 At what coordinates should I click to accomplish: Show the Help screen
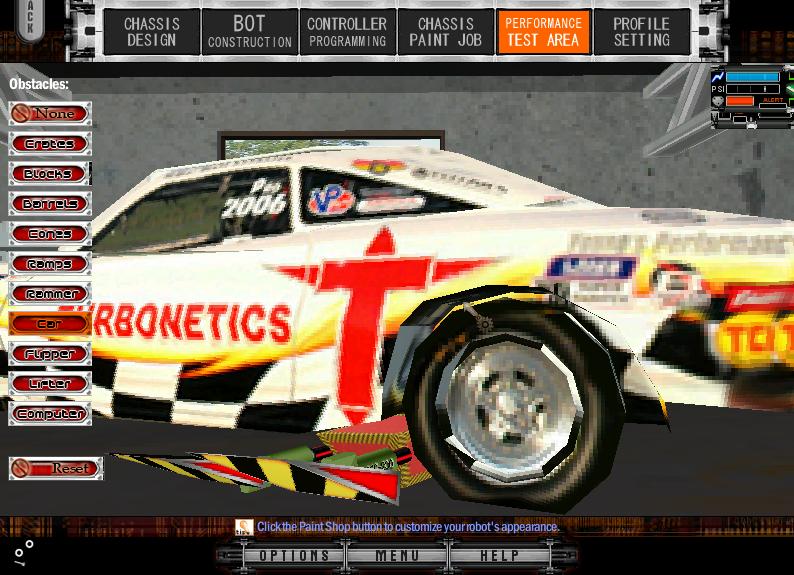click(499, 556)
